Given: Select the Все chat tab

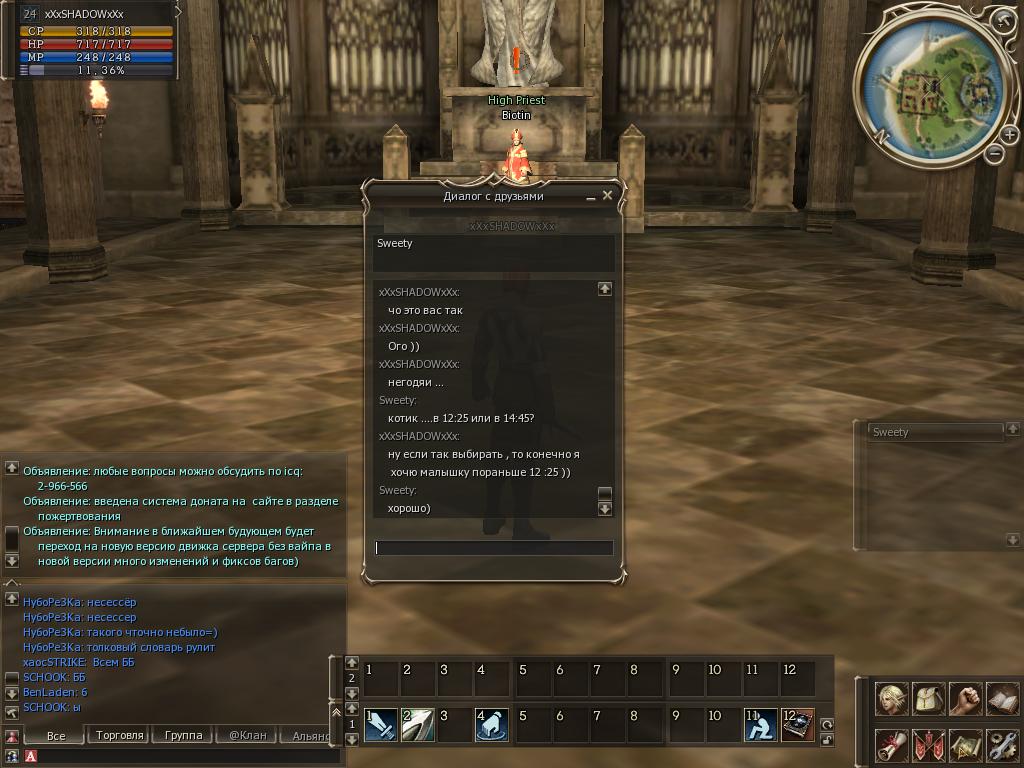Looking at the screenshot, I should pyautogui.click(x=56, y=735).
